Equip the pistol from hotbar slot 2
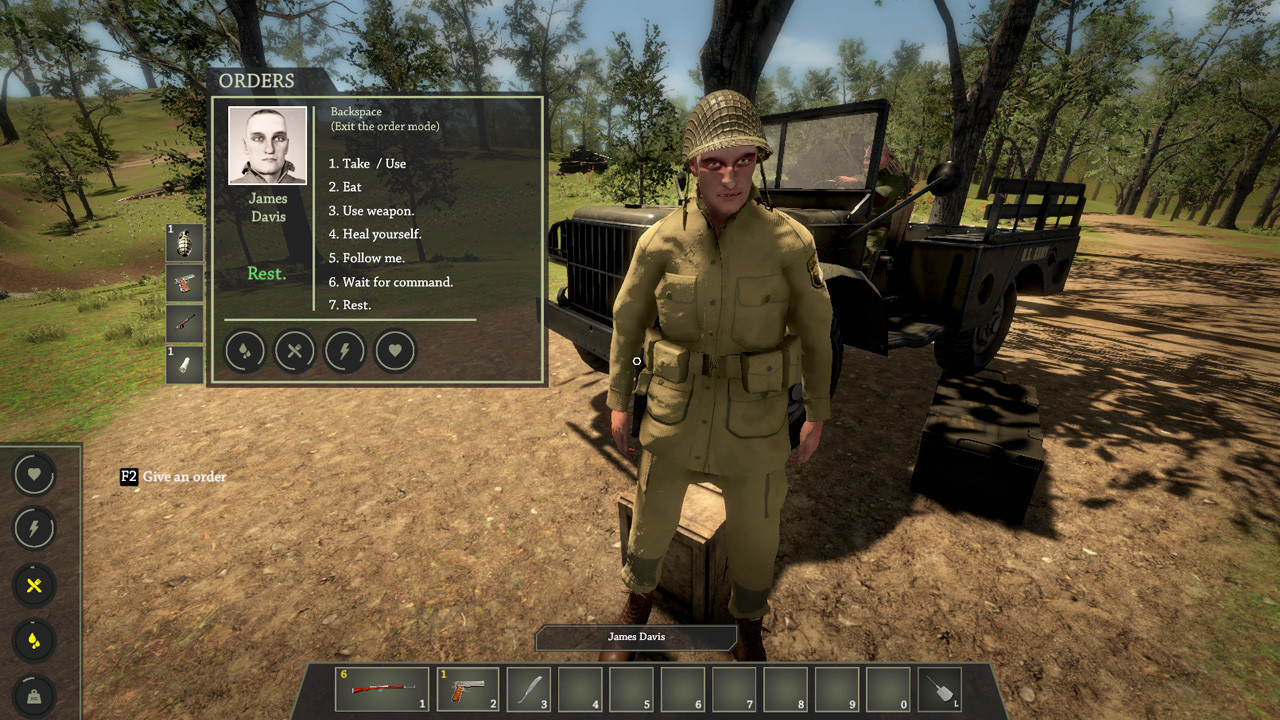The height and width of the screenshot is (720, 1280). point(467,688)
